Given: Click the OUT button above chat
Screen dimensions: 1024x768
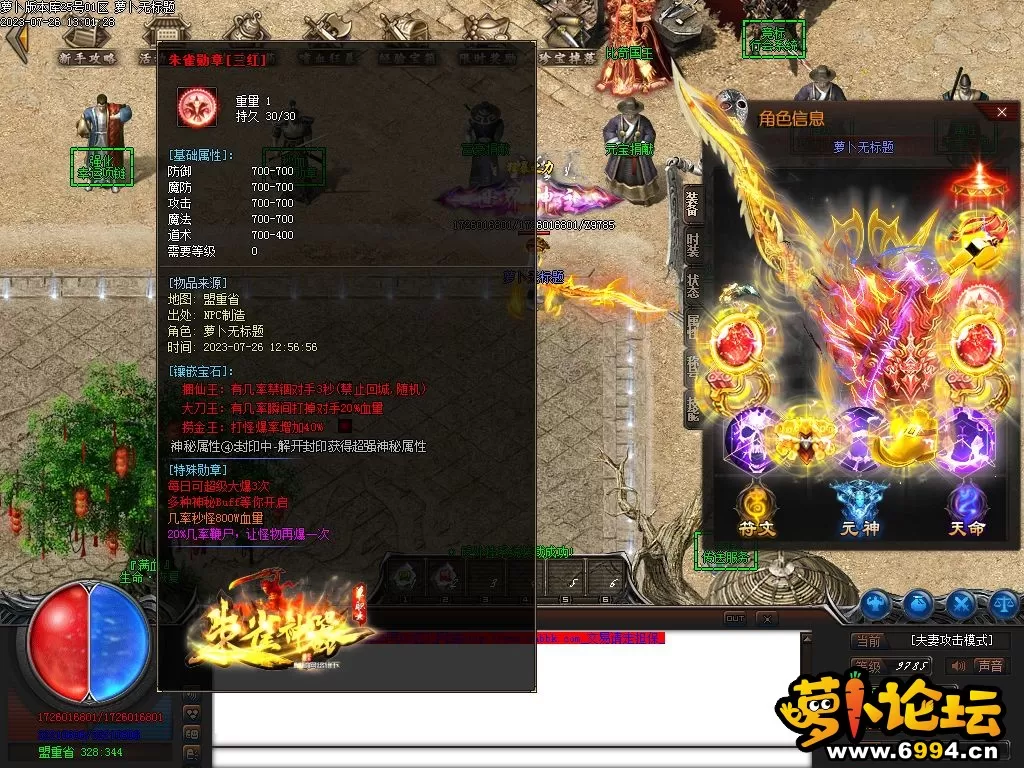Looking at the screenshot, I should click(735, 619).
